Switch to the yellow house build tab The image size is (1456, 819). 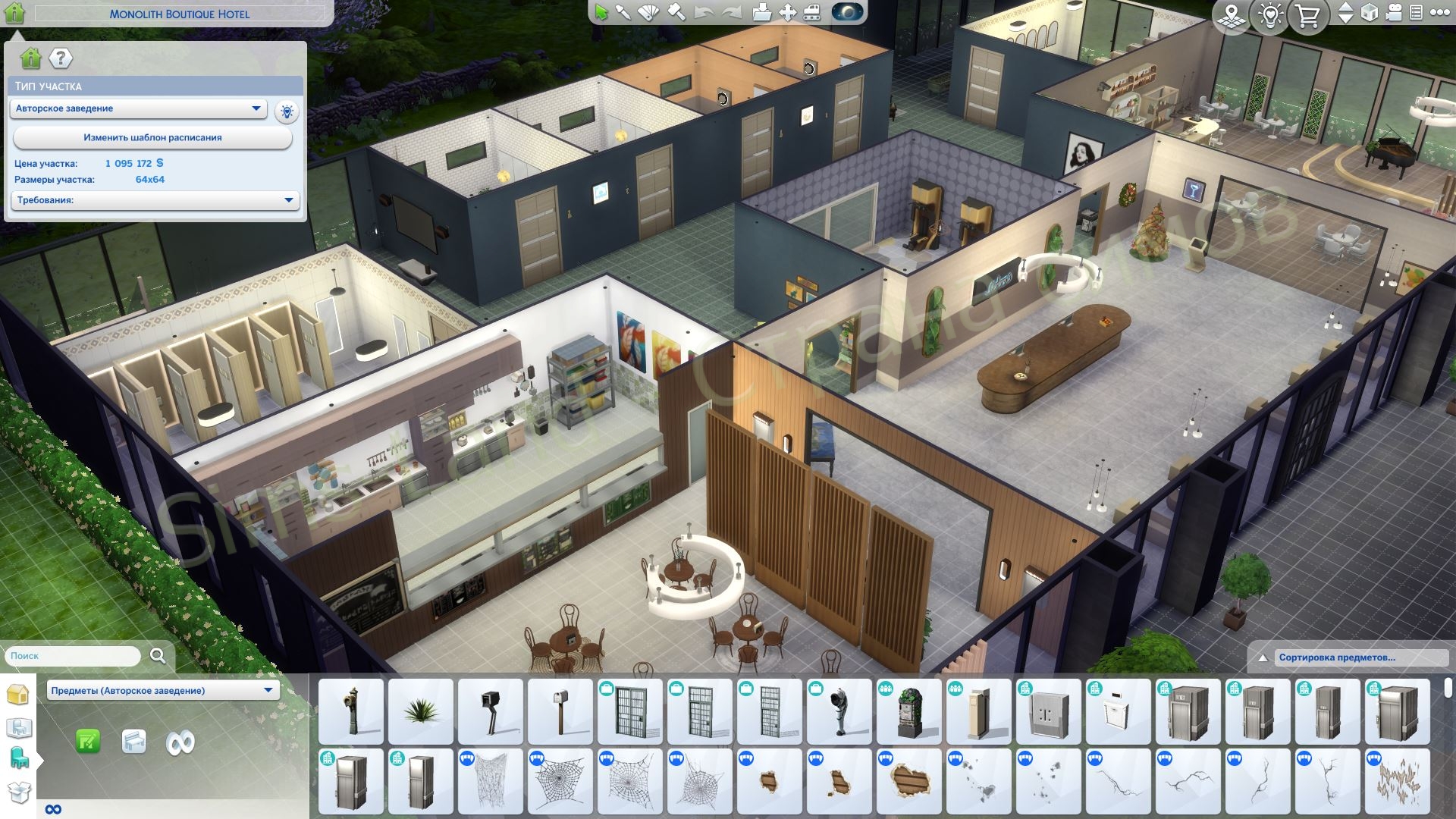[x=17, y=694]
